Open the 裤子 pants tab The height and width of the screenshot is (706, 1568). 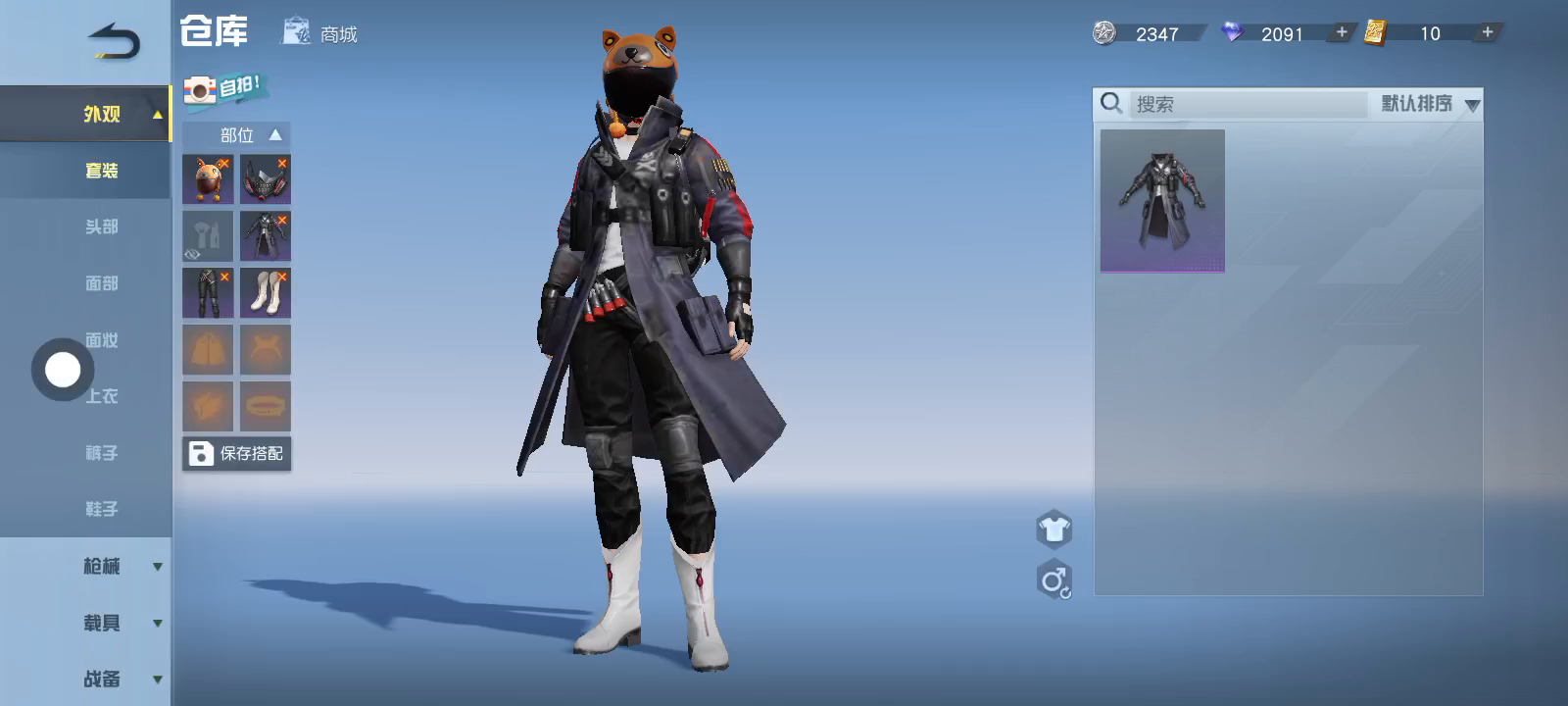[x=101, y=453]
